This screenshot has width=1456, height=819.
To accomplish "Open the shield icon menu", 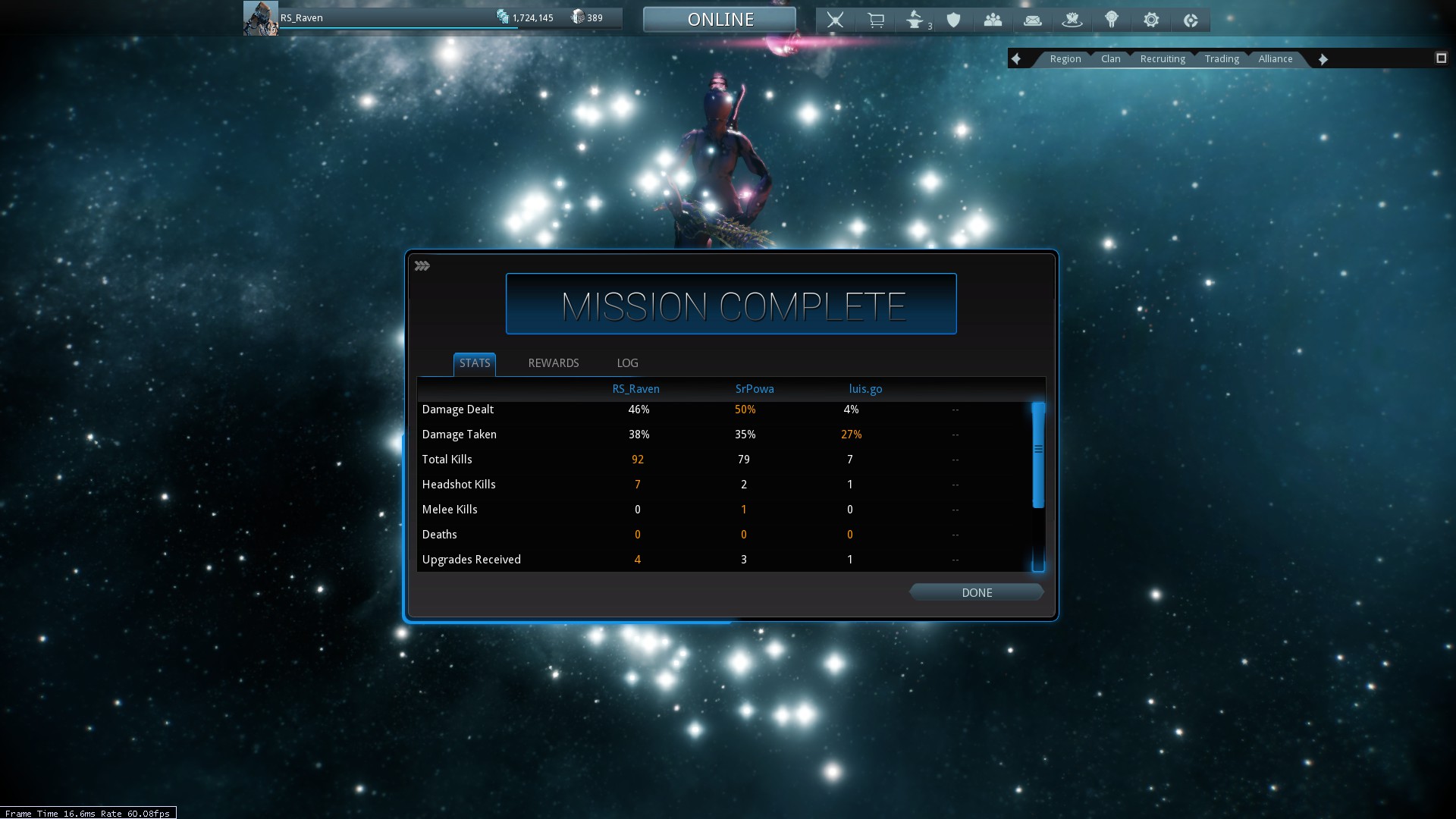I will pos(954,20).
